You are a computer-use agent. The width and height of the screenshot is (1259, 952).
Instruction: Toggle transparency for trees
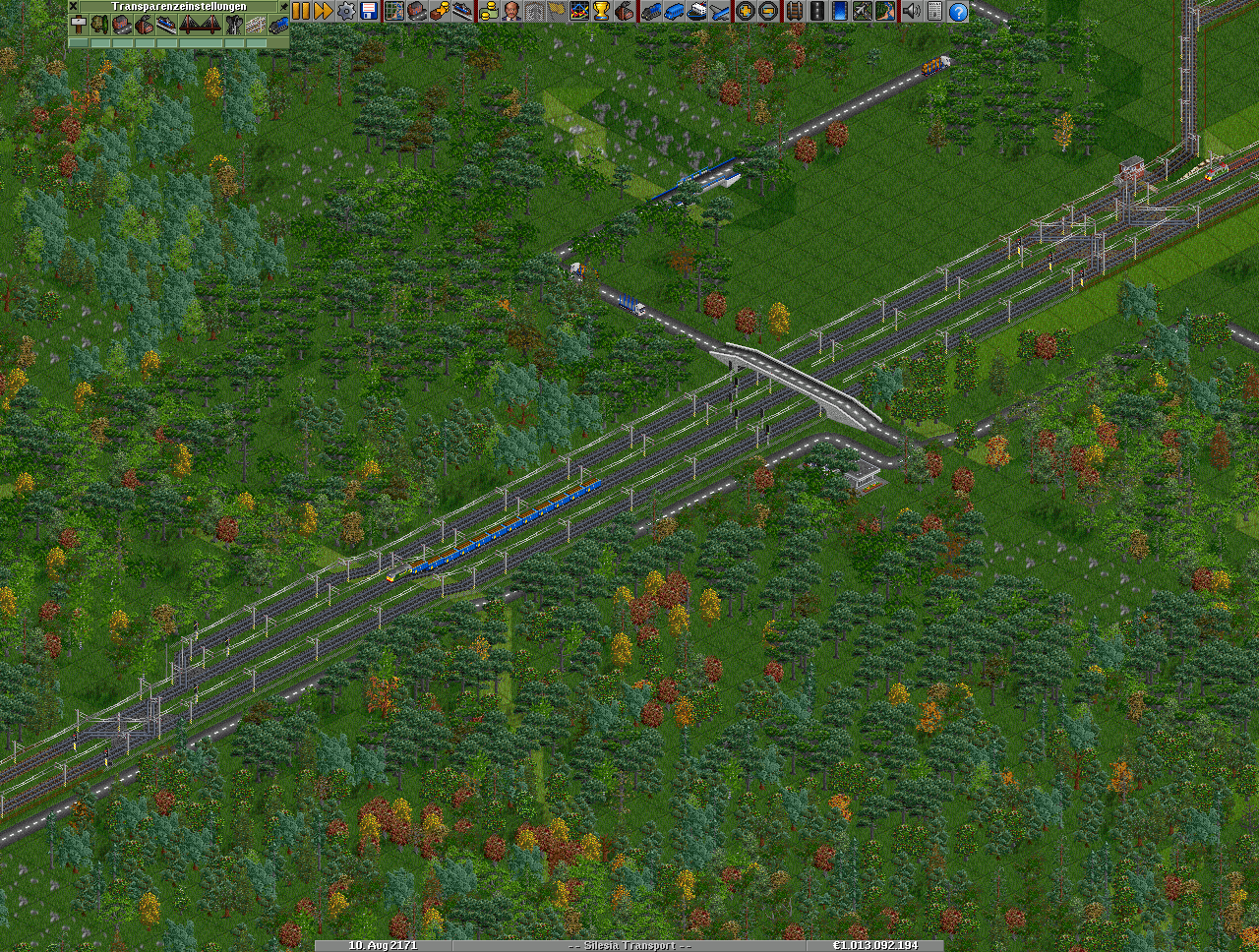click(x=100, y=25)
